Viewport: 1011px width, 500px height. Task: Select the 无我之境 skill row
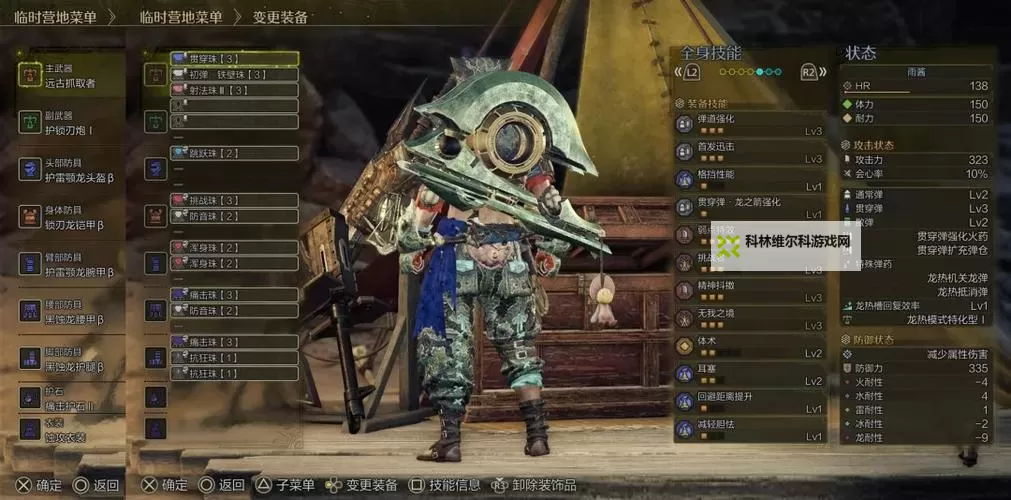coord(750,319)
